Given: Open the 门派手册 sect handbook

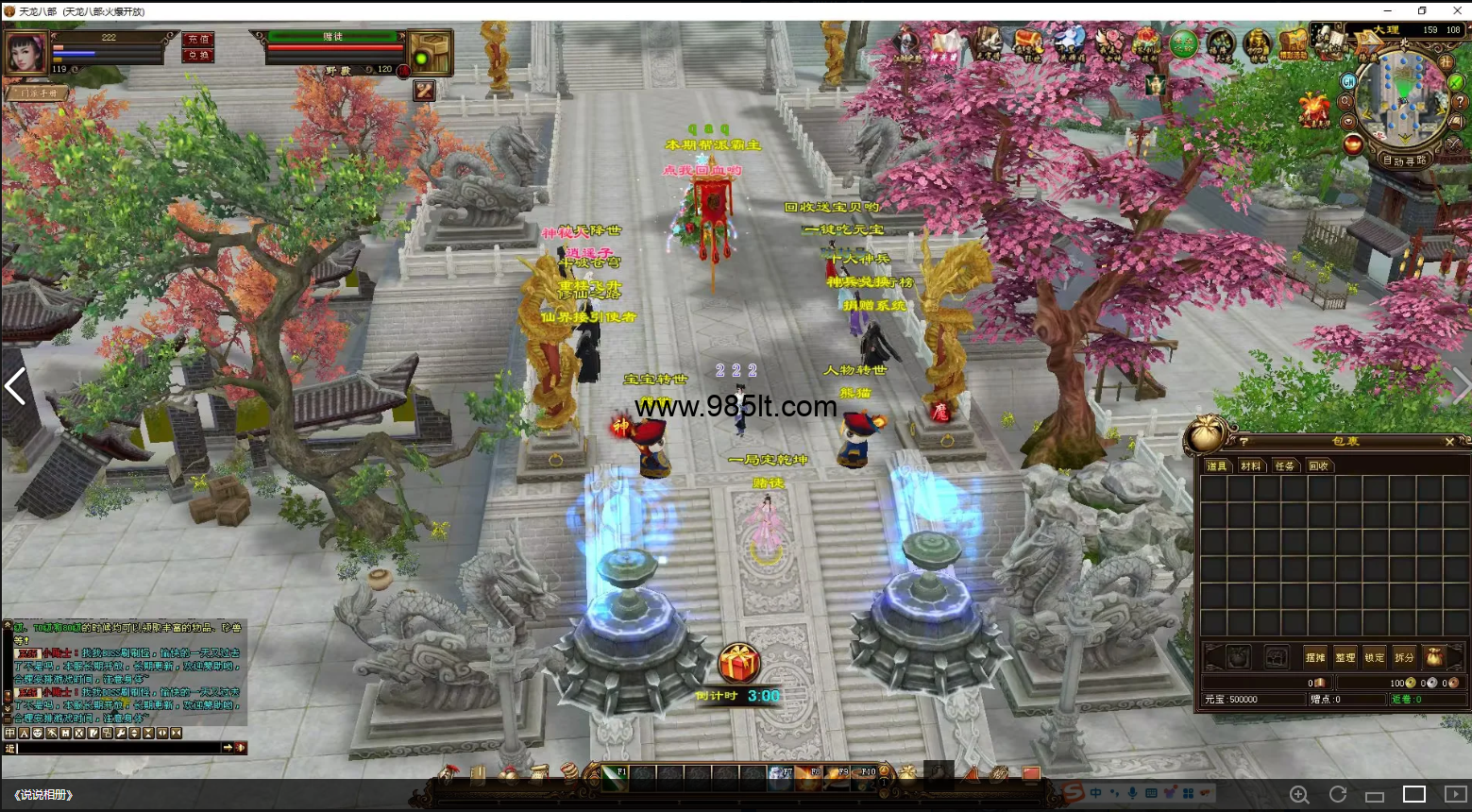Looking at the screenshot, I should click(38, 93).
